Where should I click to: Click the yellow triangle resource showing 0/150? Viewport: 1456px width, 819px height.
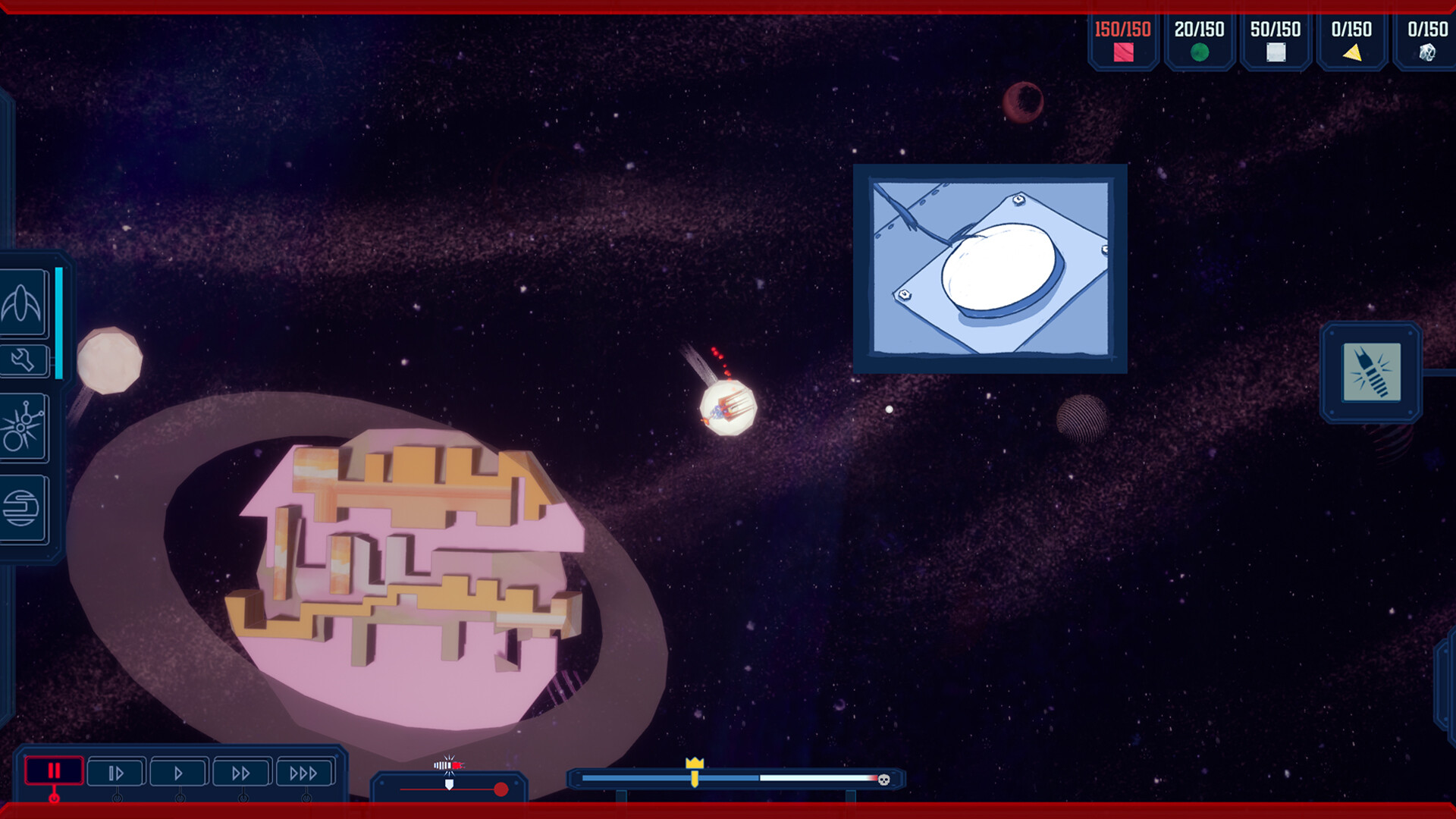(x=1351, y=39)
